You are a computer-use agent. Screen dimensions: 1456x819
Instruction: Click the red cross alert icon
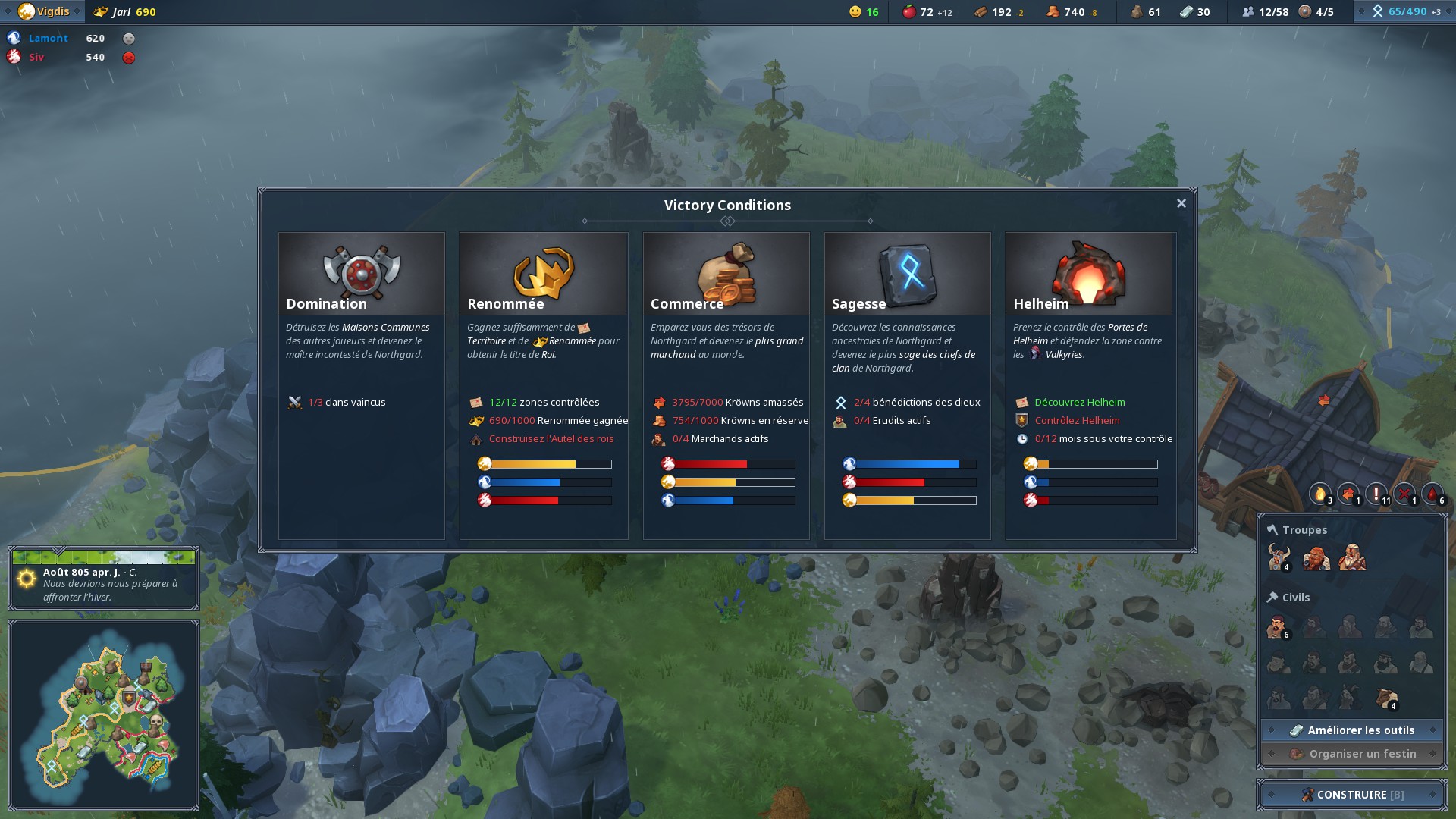pos(1404,494)
